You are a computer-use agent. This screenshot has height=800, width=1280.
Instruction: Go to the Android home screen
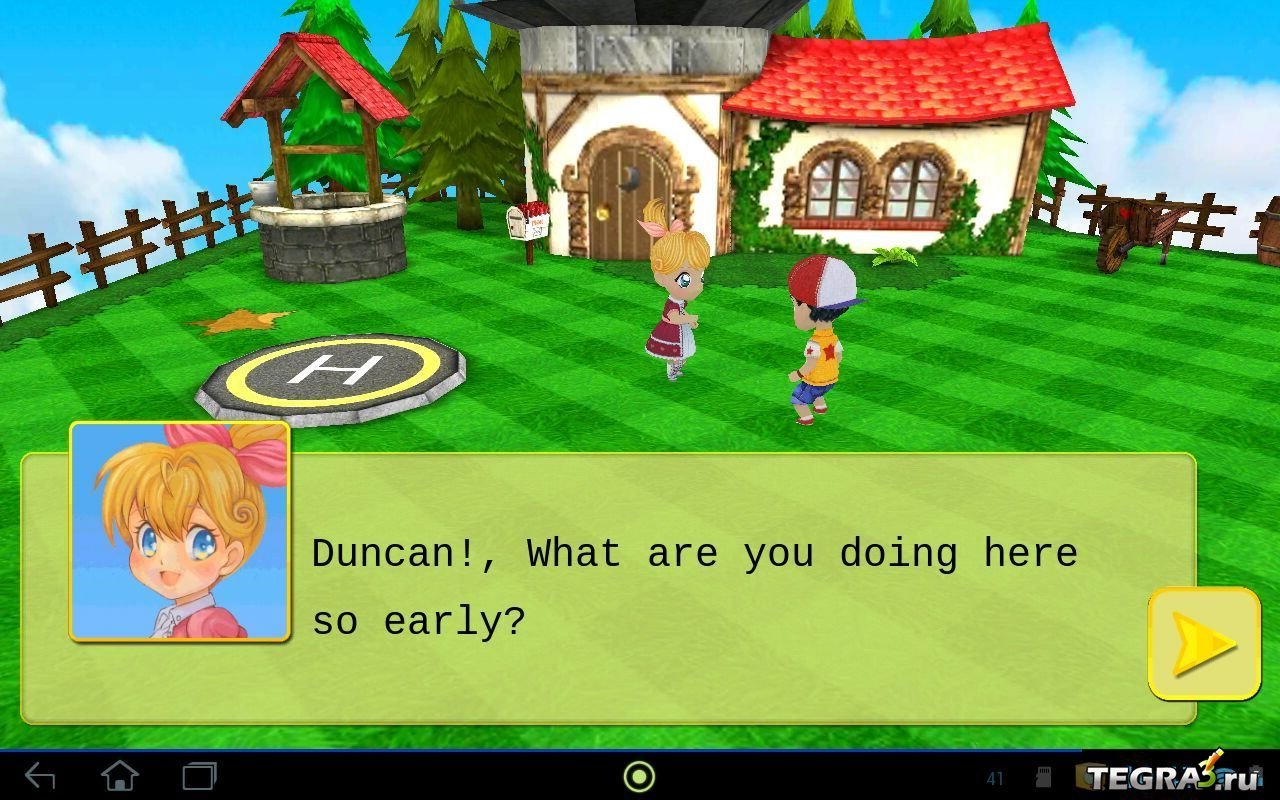[x=120, y=776]
